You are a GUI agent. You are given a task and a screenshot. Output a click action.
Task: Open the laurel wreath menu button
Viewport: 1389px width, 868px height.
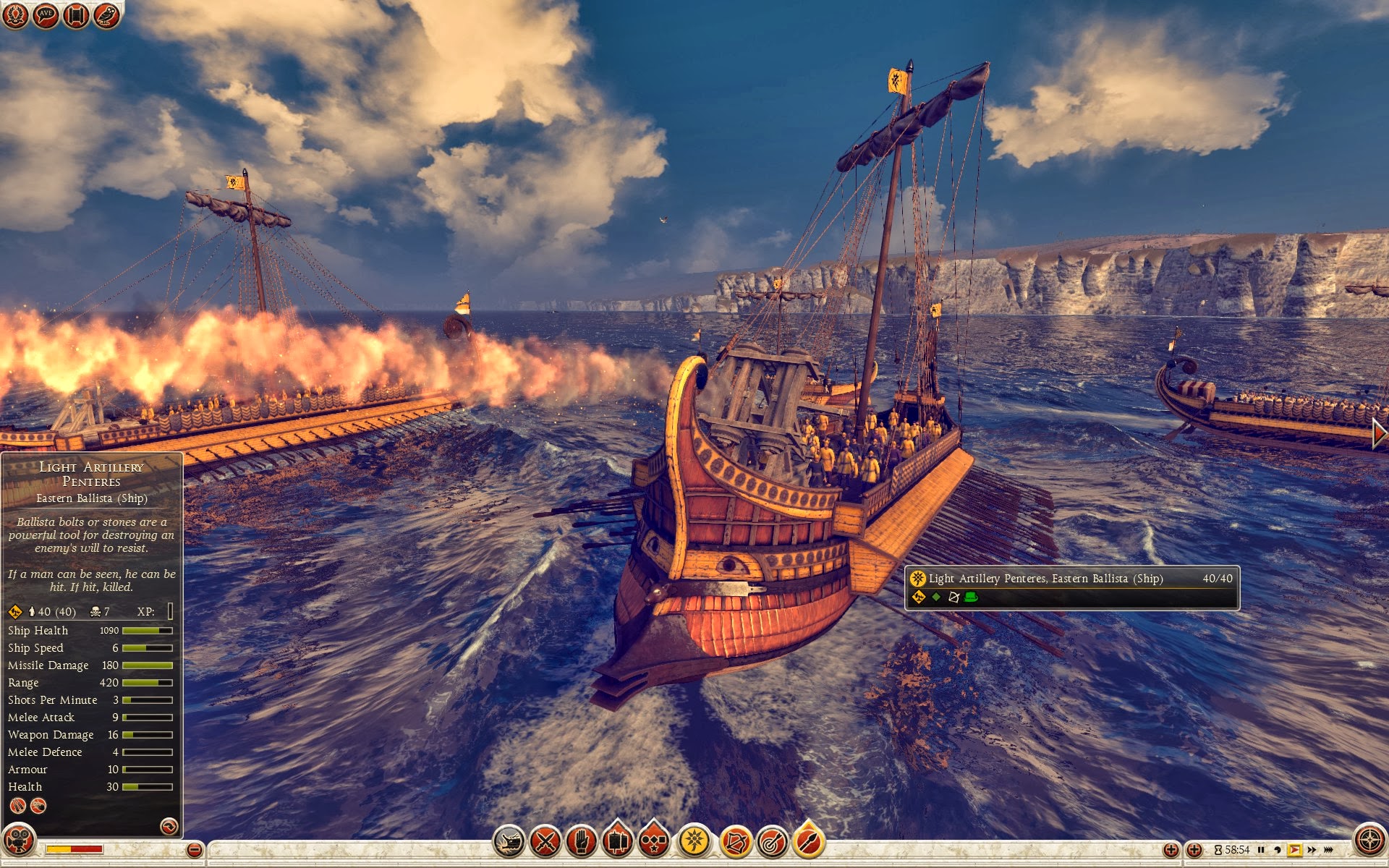click(x=15, y=15)
